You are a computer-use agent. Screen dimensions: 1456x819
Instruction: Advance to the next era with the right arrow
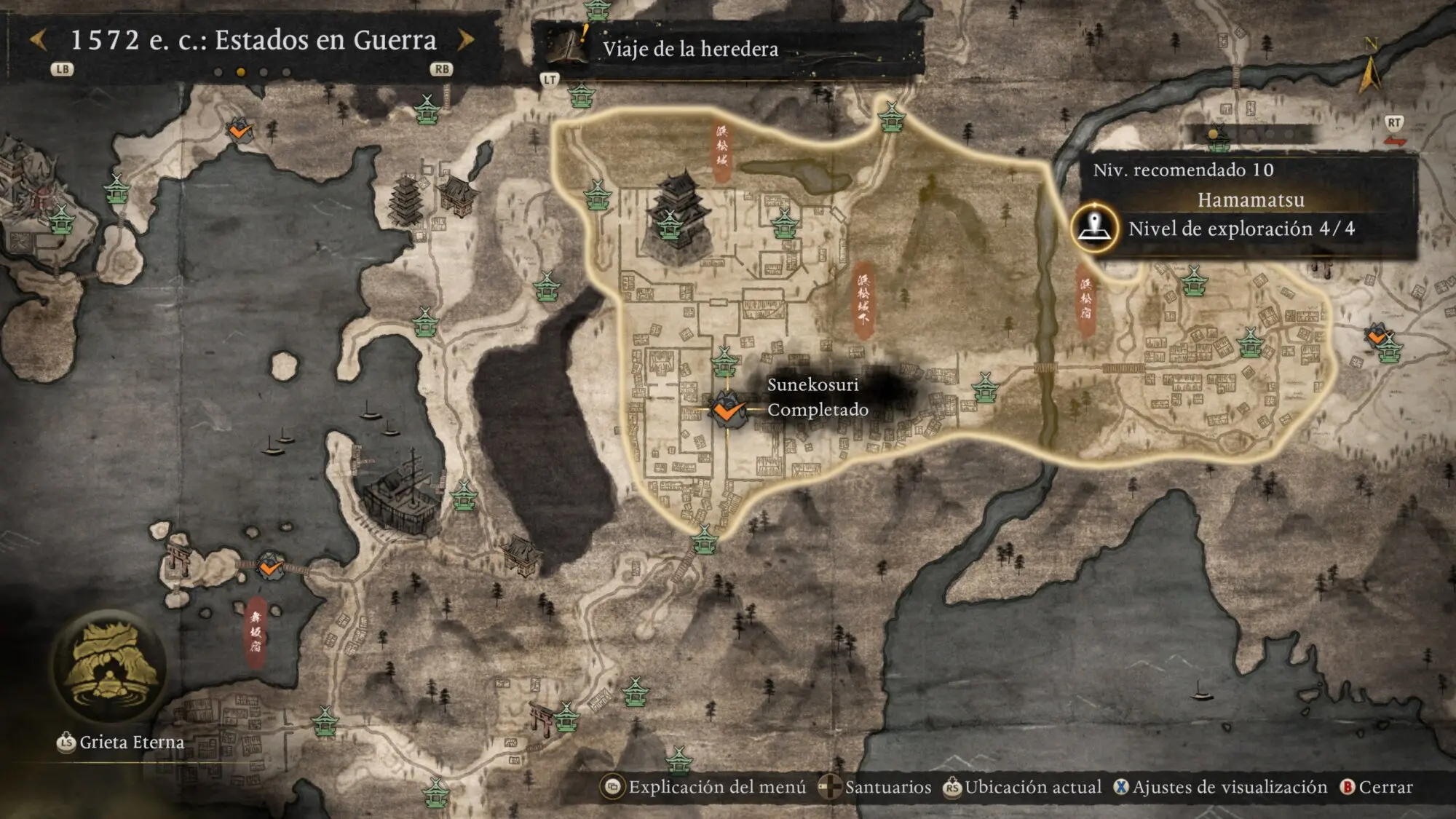pos(466,40)
